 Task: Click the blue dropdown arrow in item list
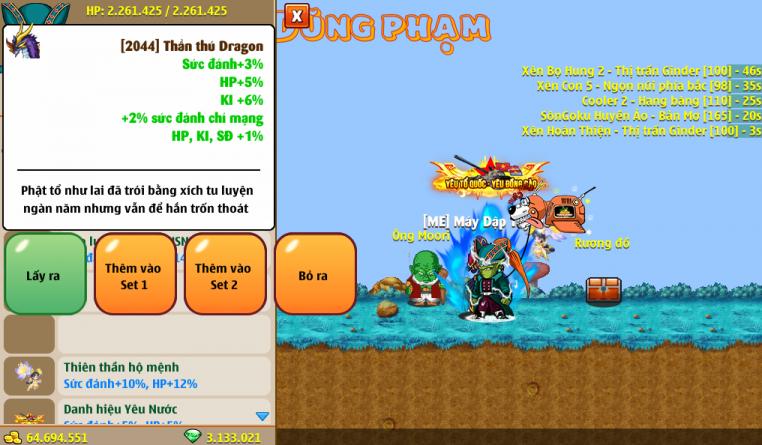(262, 416)
